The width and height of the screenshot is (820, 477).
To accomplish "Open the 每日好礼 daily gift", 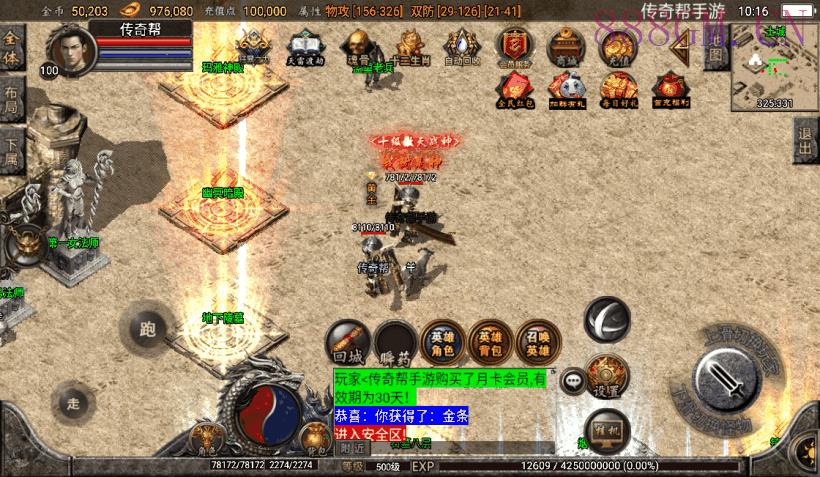I will [x=619, y=90].
